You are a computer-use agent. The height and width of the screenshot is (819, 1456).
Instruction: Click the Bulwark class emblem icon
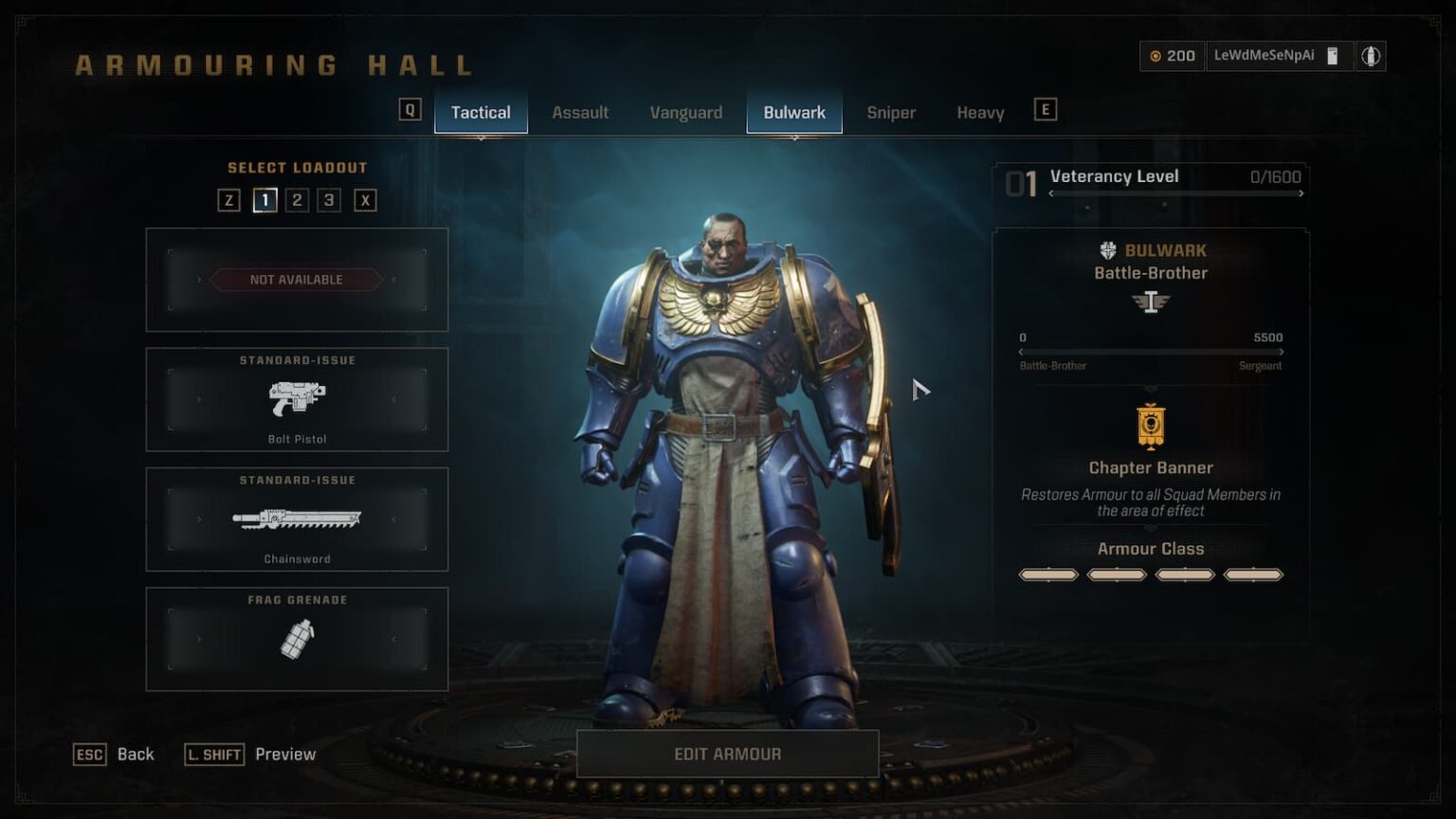click(1106, 249)
